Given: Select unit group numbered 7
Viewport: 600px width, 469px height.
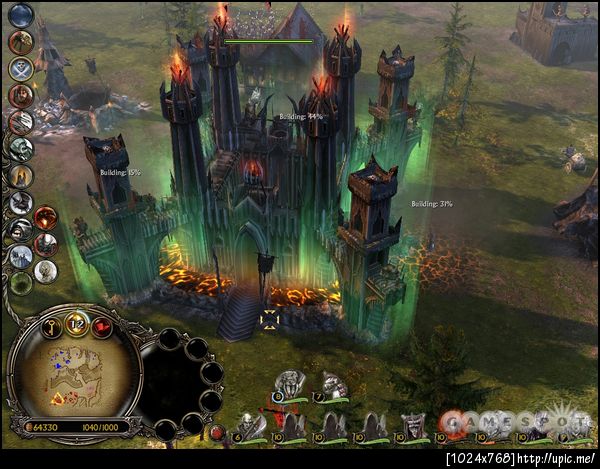Looking at the screenshot, I should point(331,385).
